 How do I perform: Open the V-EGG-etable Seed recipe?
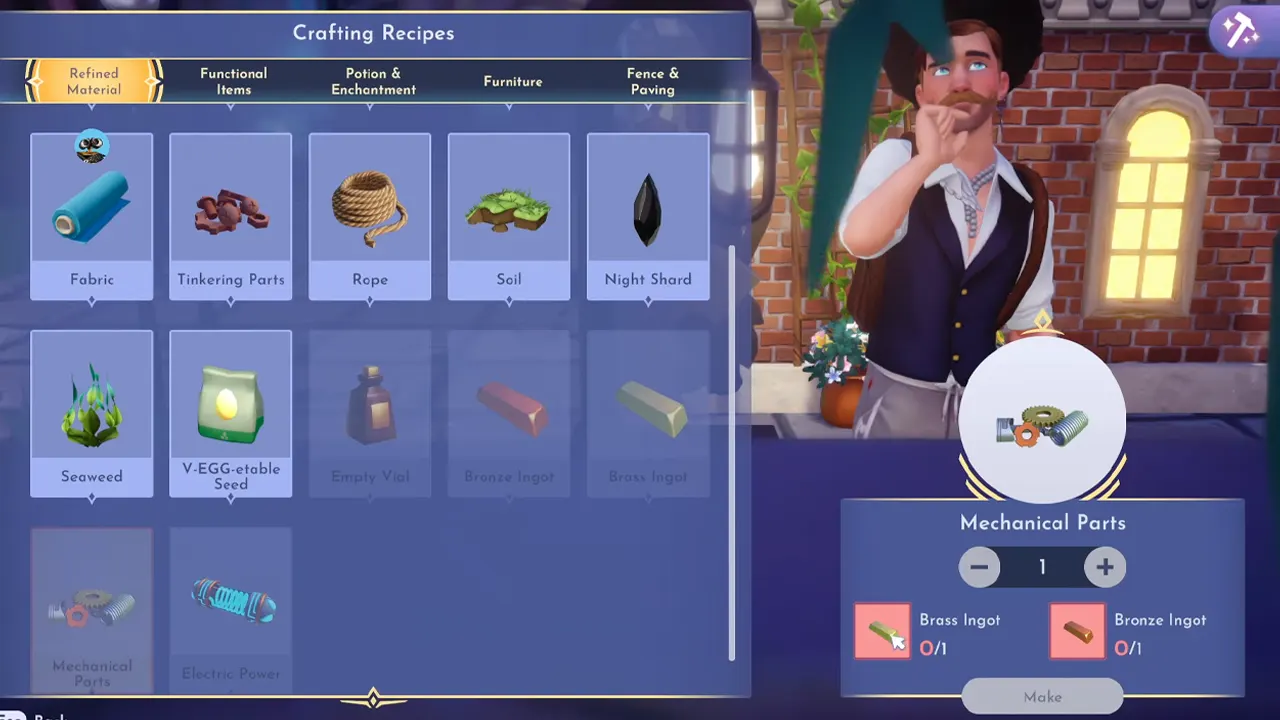click(x=230, y=405)
